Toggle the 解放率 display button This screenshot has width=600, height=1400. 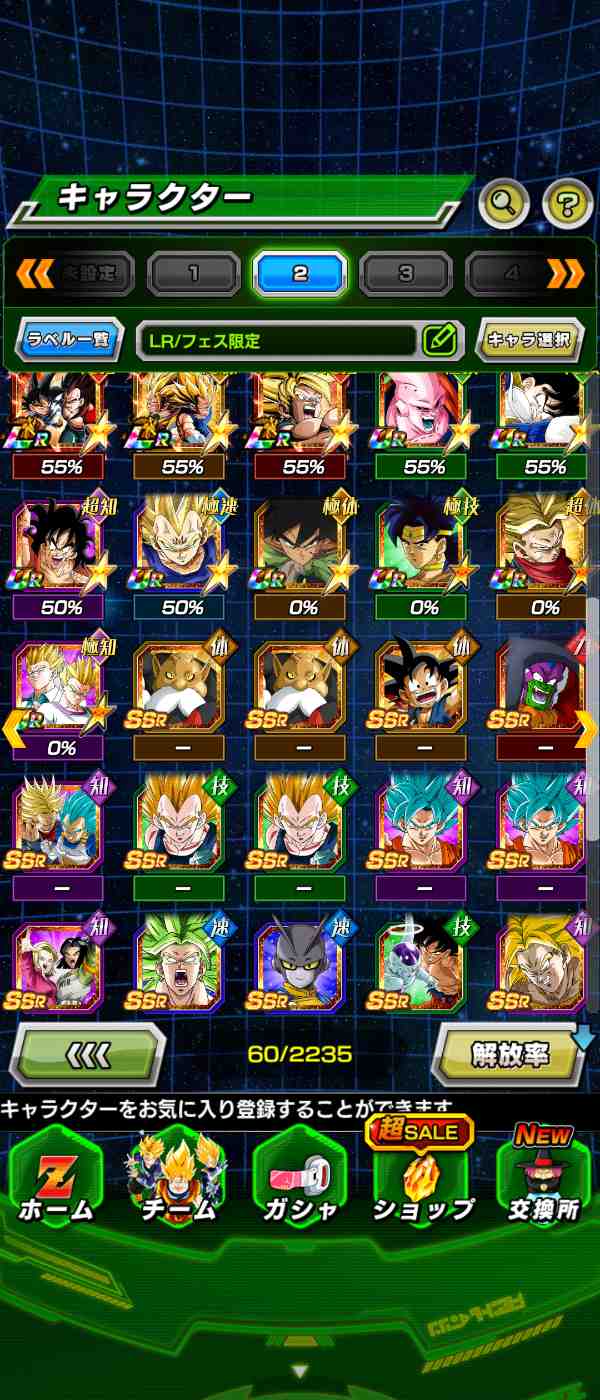[x=510, y=1054]
